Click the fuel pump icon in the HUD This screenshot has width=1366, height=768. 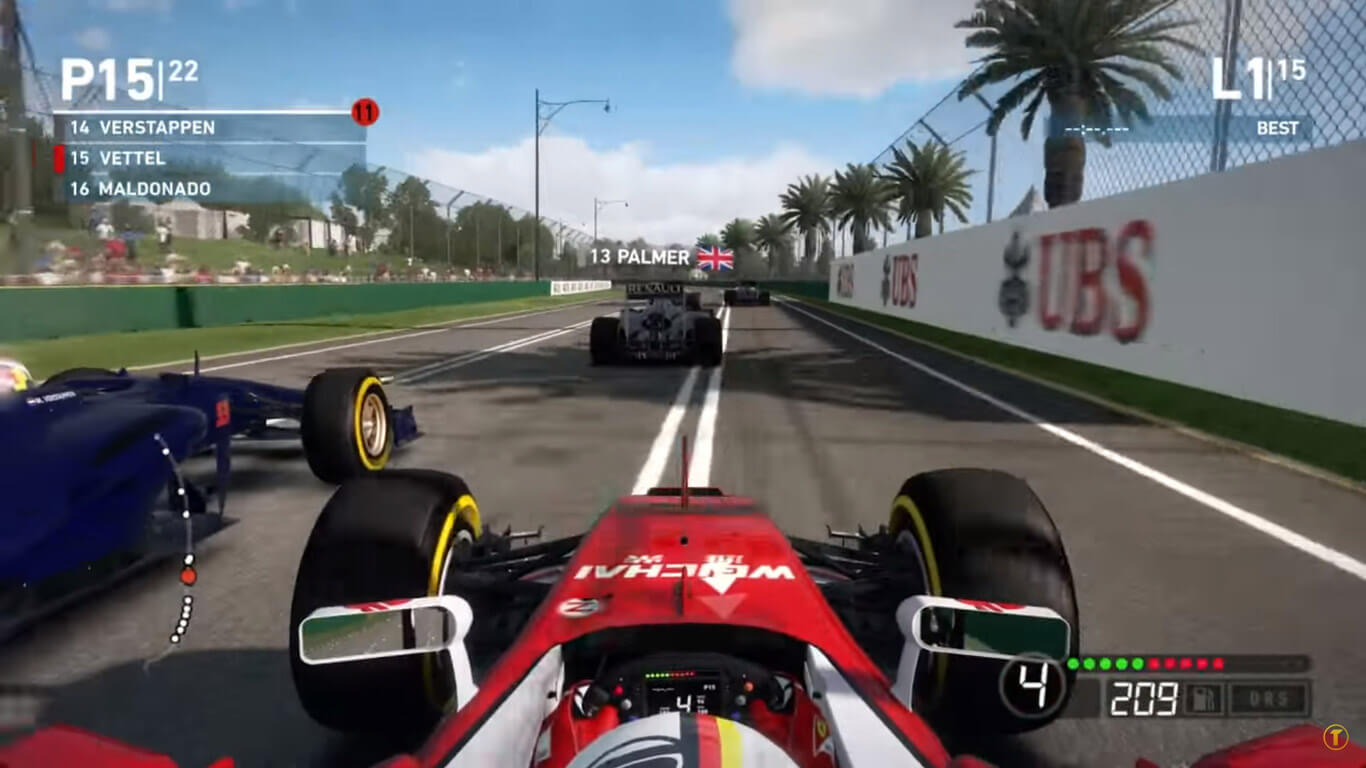click(1203, 697)
